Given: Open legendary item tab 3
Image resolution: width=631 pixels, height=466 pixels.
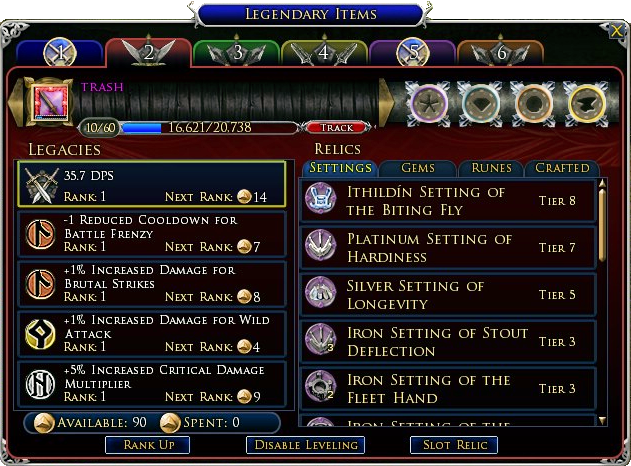Looking at the screenshot, I should click(236, 53).
